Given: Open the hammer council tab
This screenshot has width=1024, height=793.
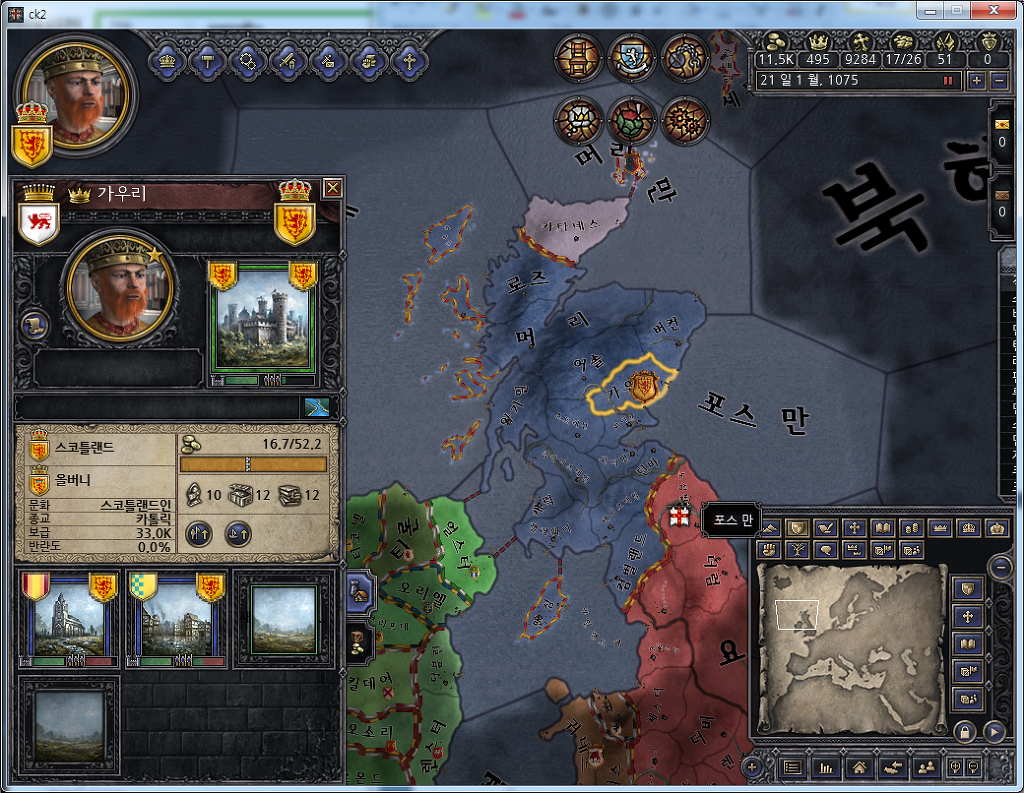Looking at the screenshot, I should [206, 60].
